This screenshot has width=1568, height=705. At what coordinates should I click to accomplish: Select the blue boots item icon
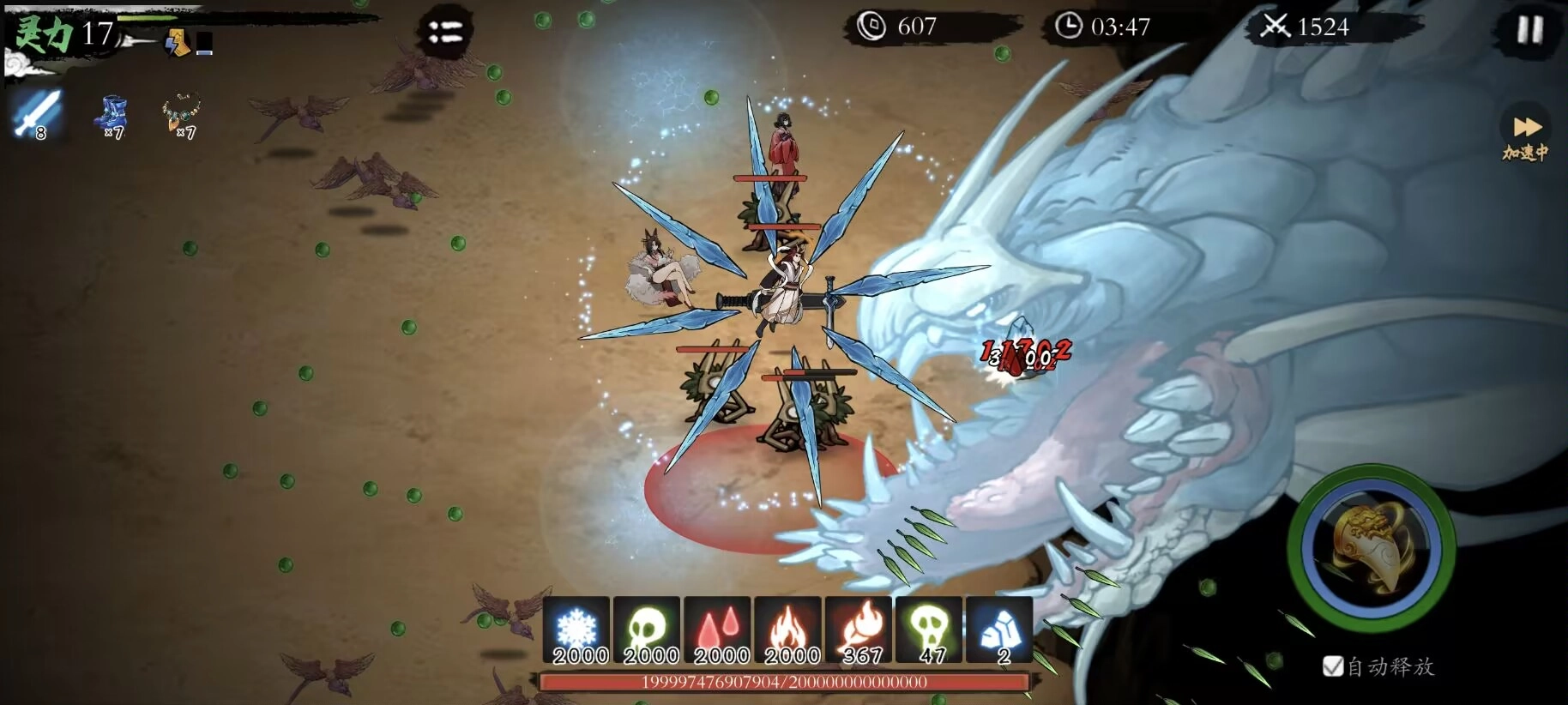coord(112,116)
